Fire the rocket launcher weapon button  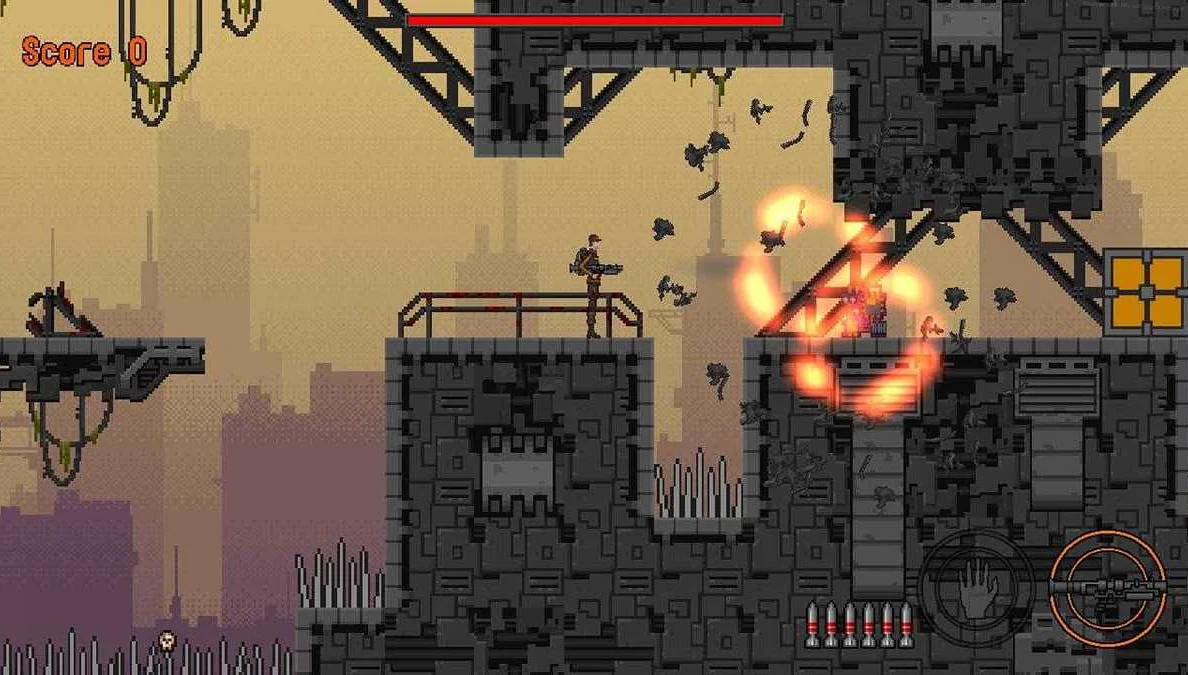click(1108, 587)
